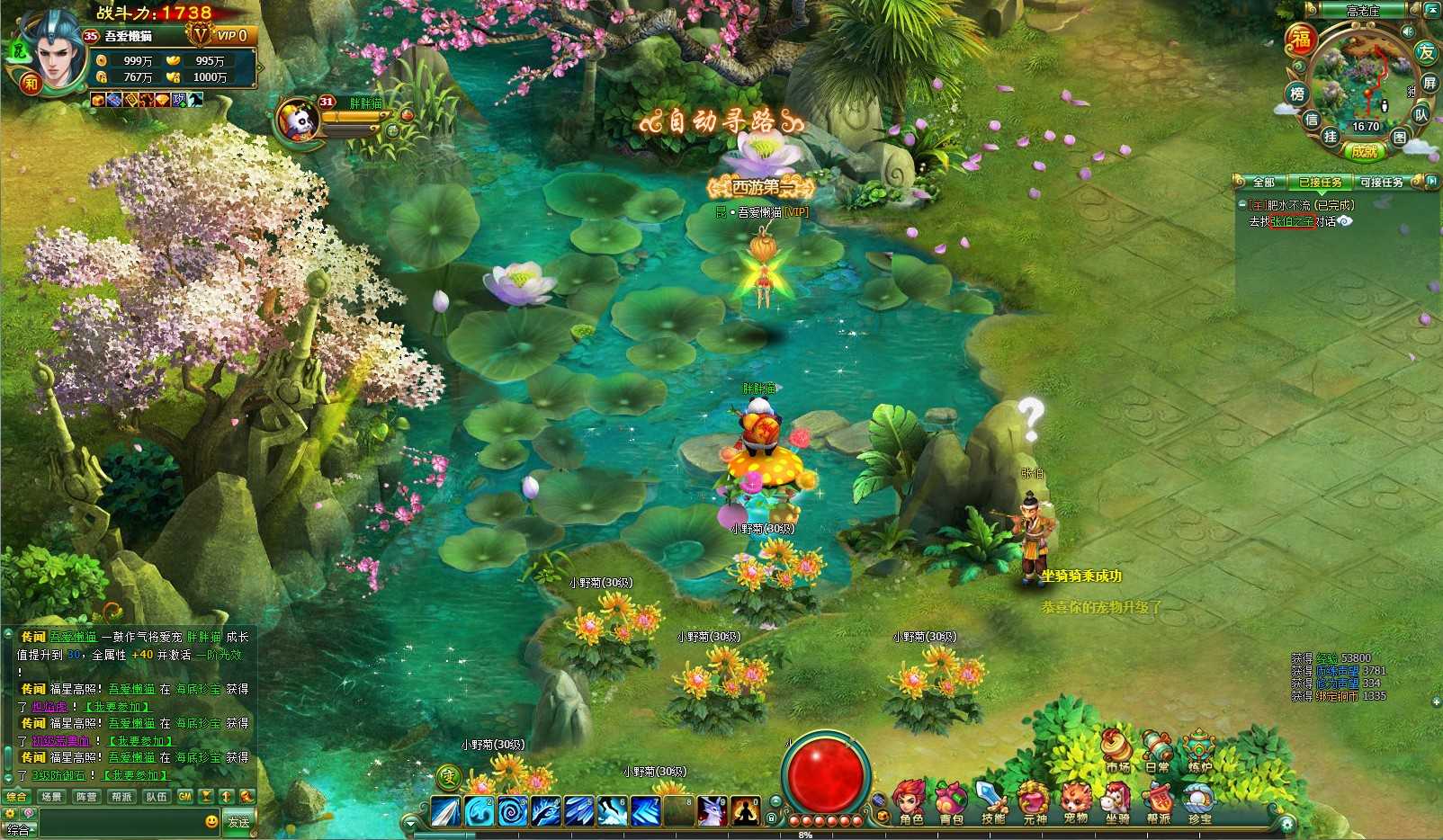This screenshot has height=840, width=1443.
Task: Open the 技能 skills panel
Action: pyautogui.click(x=992, y=802)
